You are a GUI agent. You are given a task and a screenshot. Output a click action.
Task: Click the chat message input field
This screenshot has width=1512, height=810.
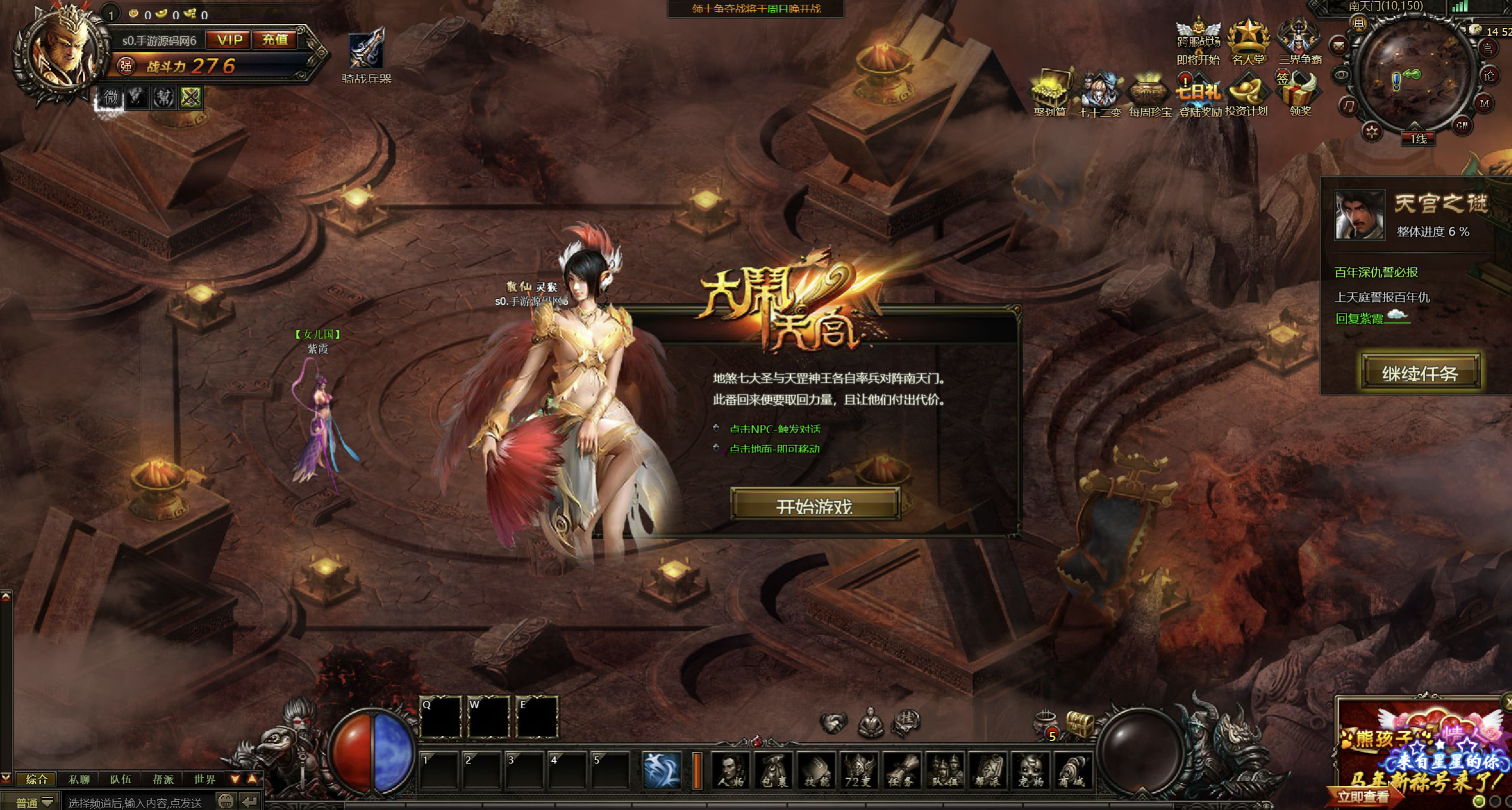[x=137, y=802]
